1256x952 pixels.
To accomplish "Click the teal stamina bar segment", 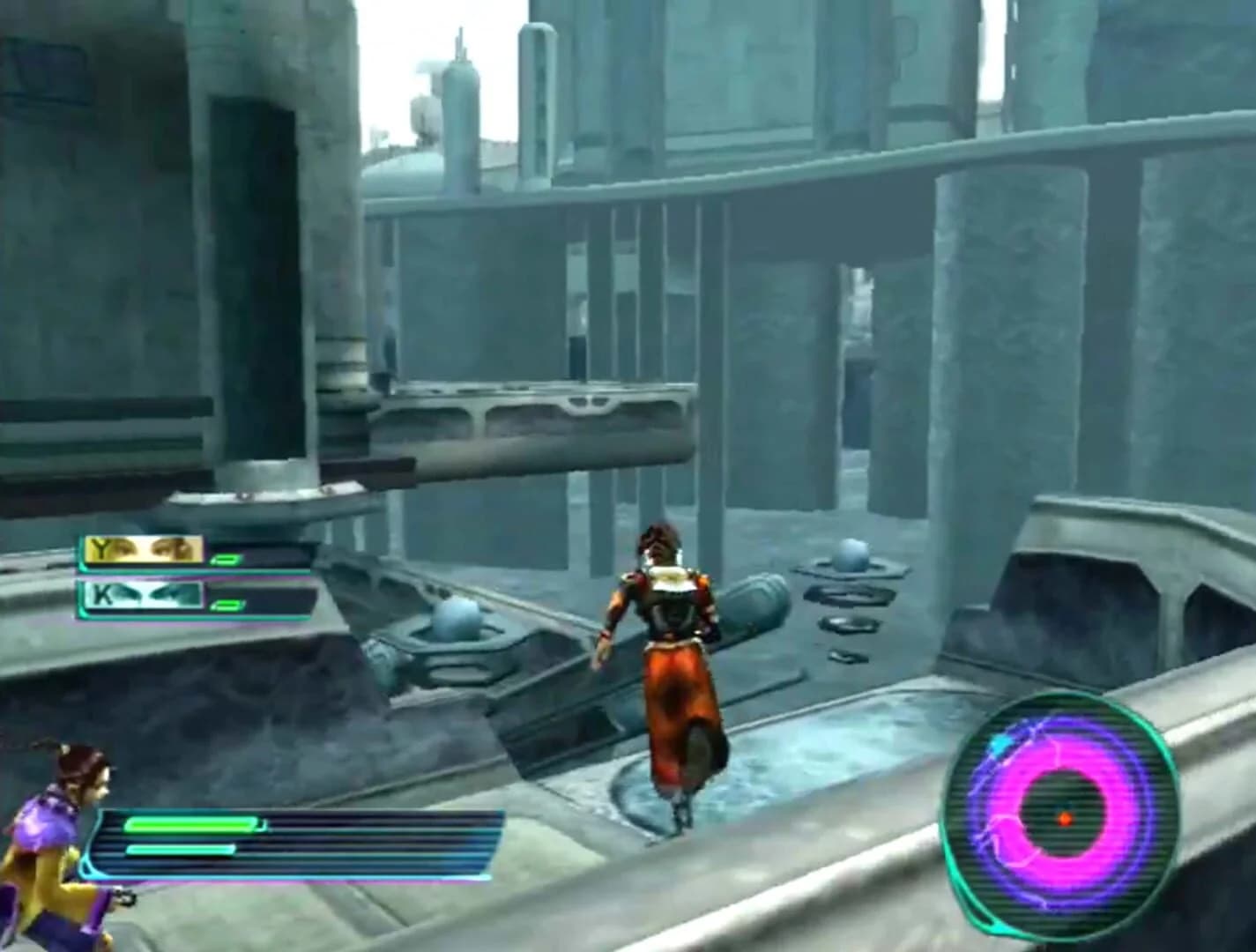I will click(181, 849).
